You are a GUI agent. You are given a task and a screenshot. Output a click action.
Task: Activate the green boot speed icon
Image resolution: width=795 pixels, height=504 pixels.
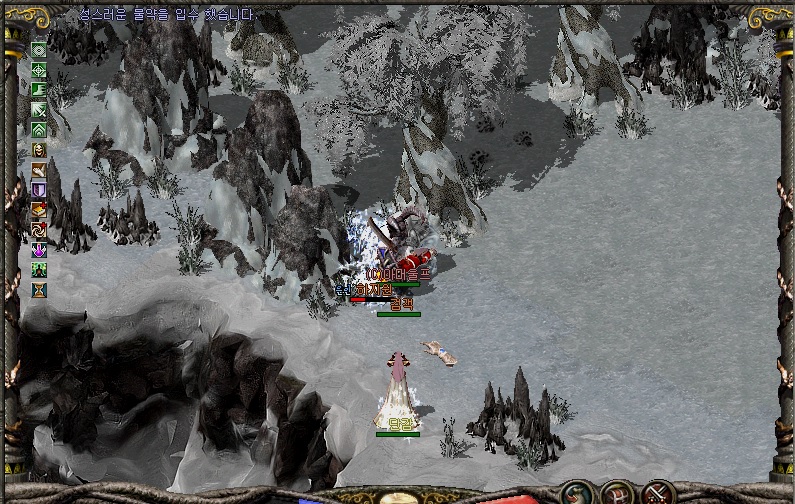coord(39,90)
